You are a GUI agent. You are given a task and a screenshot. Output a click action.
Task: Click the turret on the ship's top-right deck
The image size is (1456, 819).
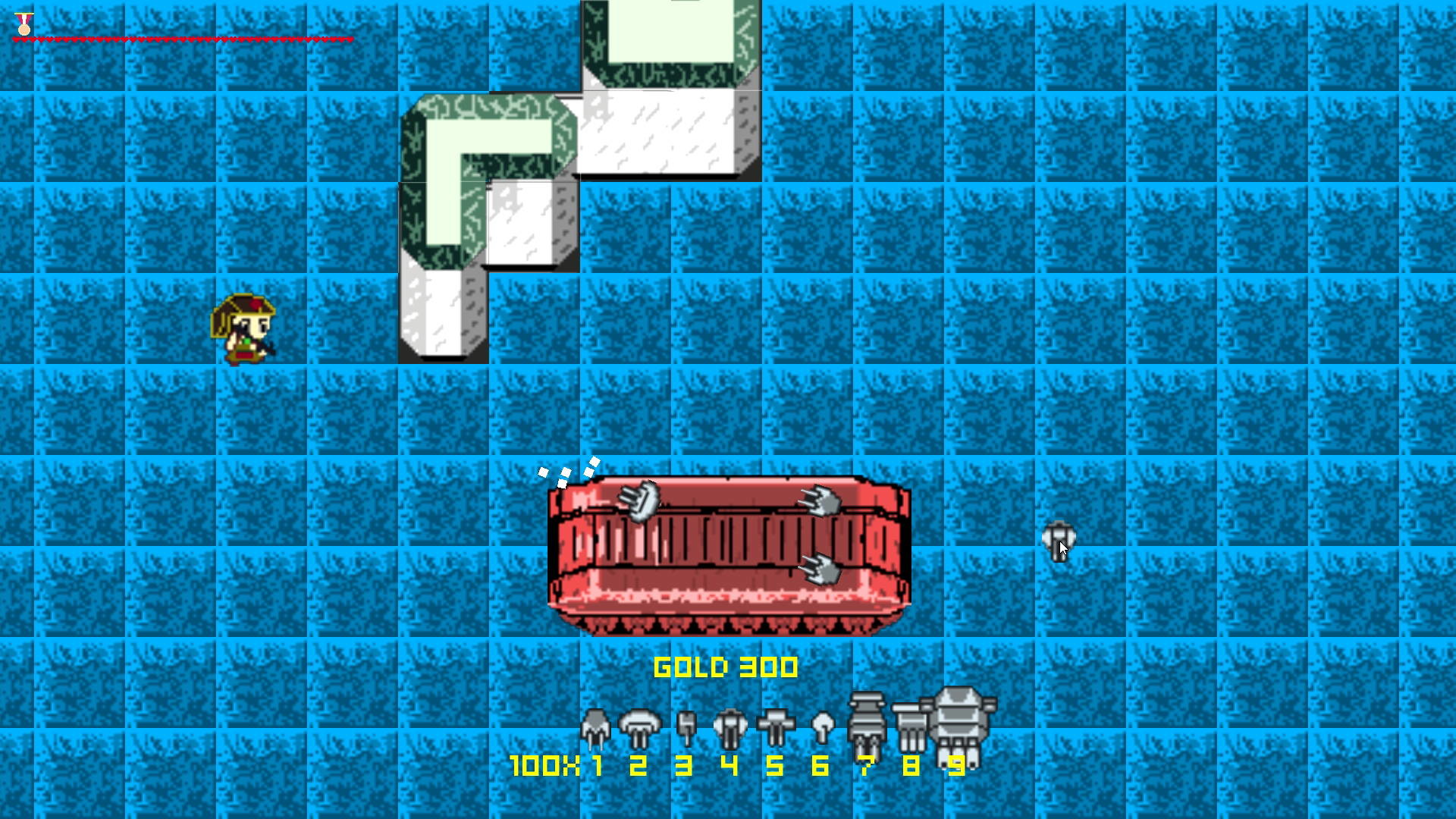[x=821, y=500]
